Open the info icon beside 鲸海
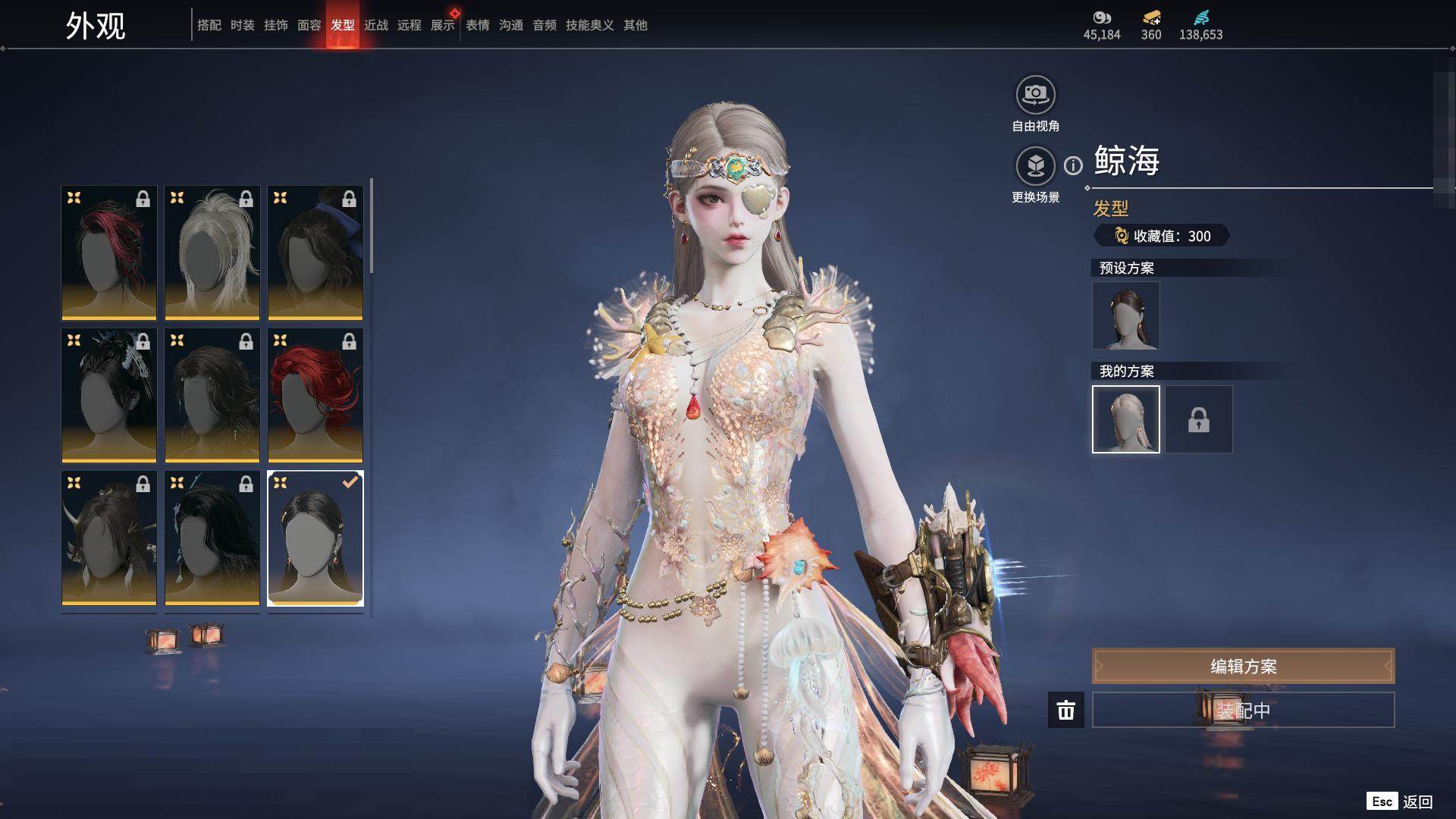The image size is (1456, 819). (1073, 165)
